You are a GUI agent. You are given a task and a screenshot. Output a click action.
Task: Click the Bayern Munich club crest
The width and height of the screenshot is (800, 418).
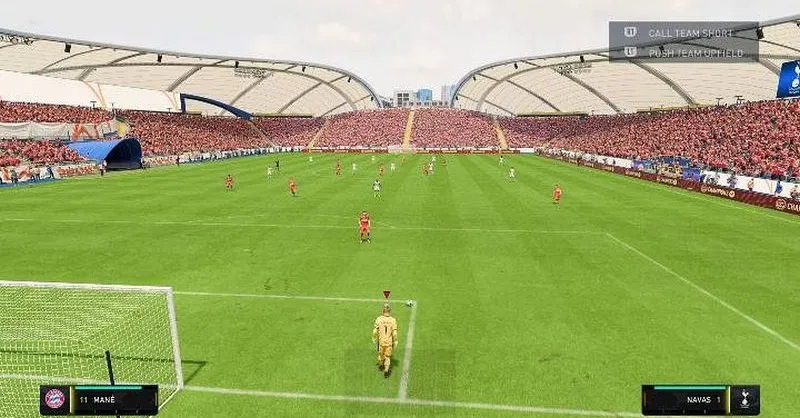pyautogui.click(x=55, y=400)
